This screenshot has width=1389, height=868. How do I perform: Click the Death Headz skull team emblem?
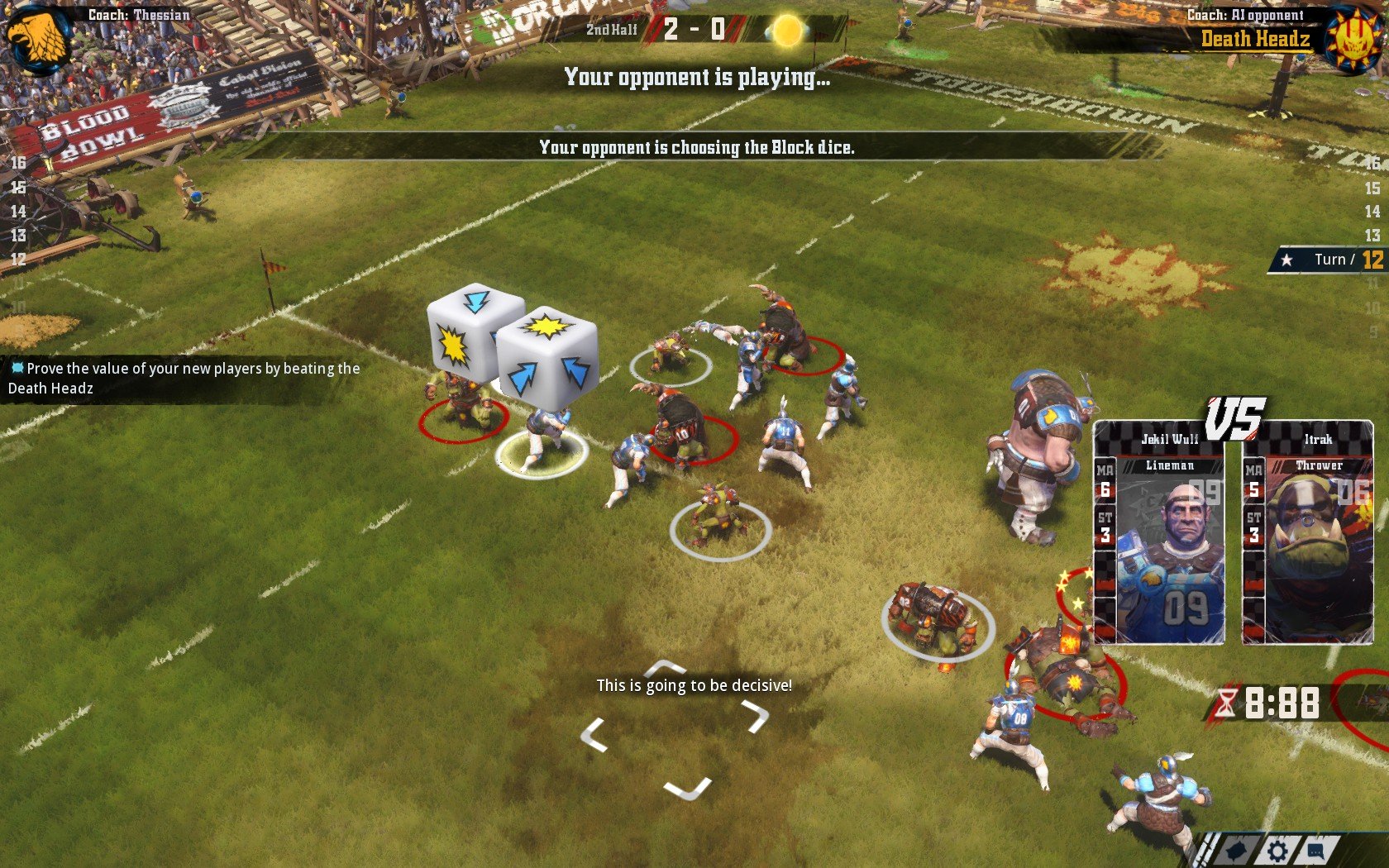coord(1353,39)
